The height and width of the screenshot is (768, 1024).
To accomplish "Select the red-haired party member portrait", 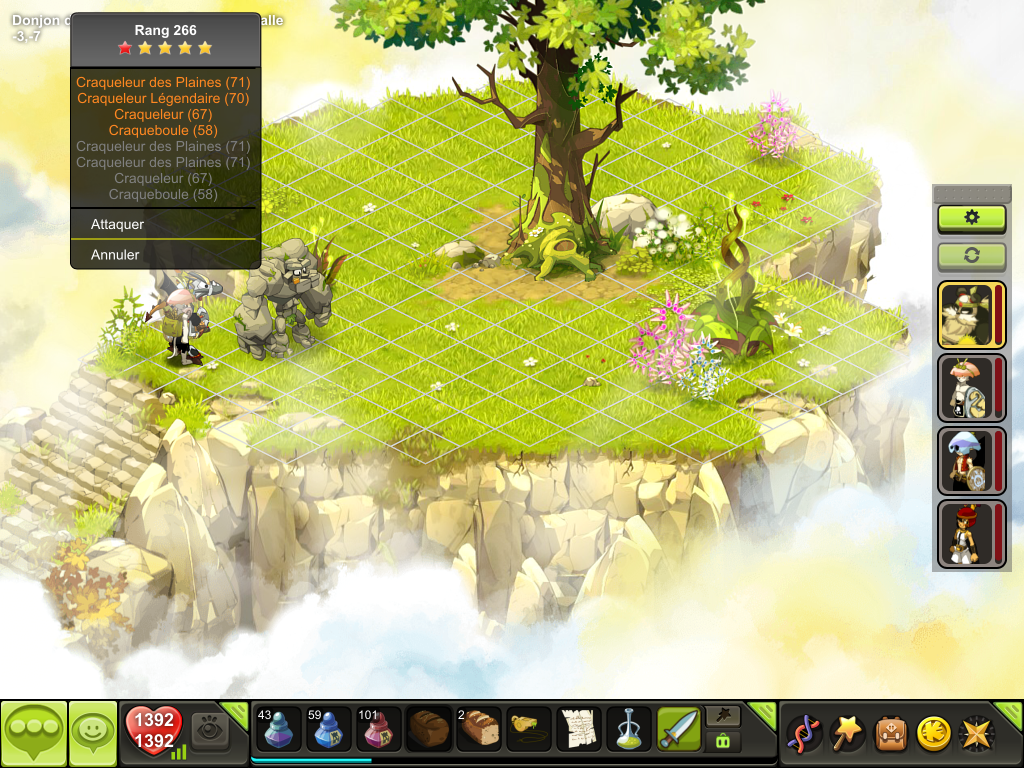I will coord(966,533).
